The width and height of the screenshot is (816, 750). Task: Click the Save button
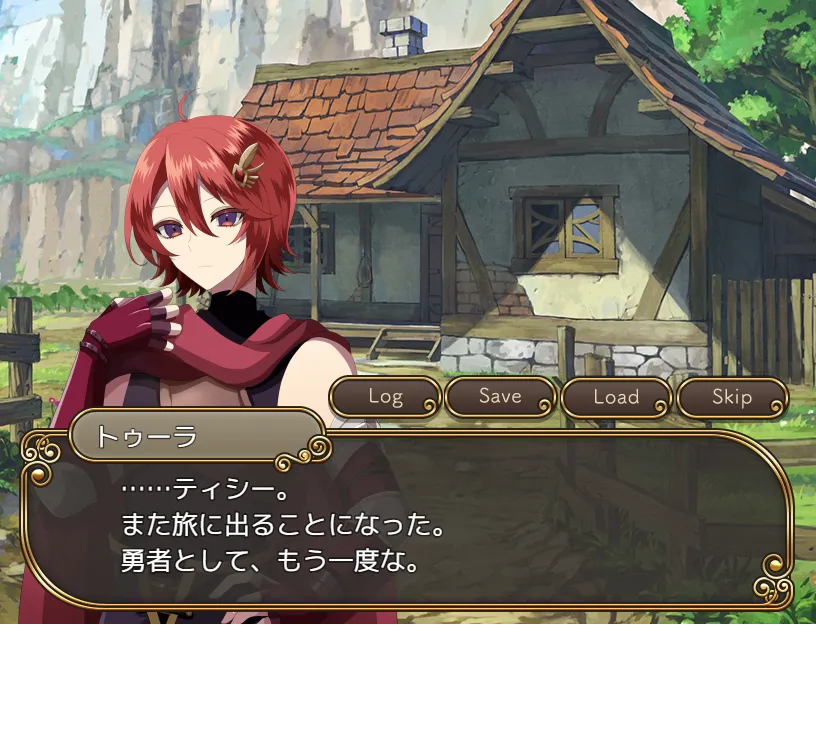coord(500,397)
